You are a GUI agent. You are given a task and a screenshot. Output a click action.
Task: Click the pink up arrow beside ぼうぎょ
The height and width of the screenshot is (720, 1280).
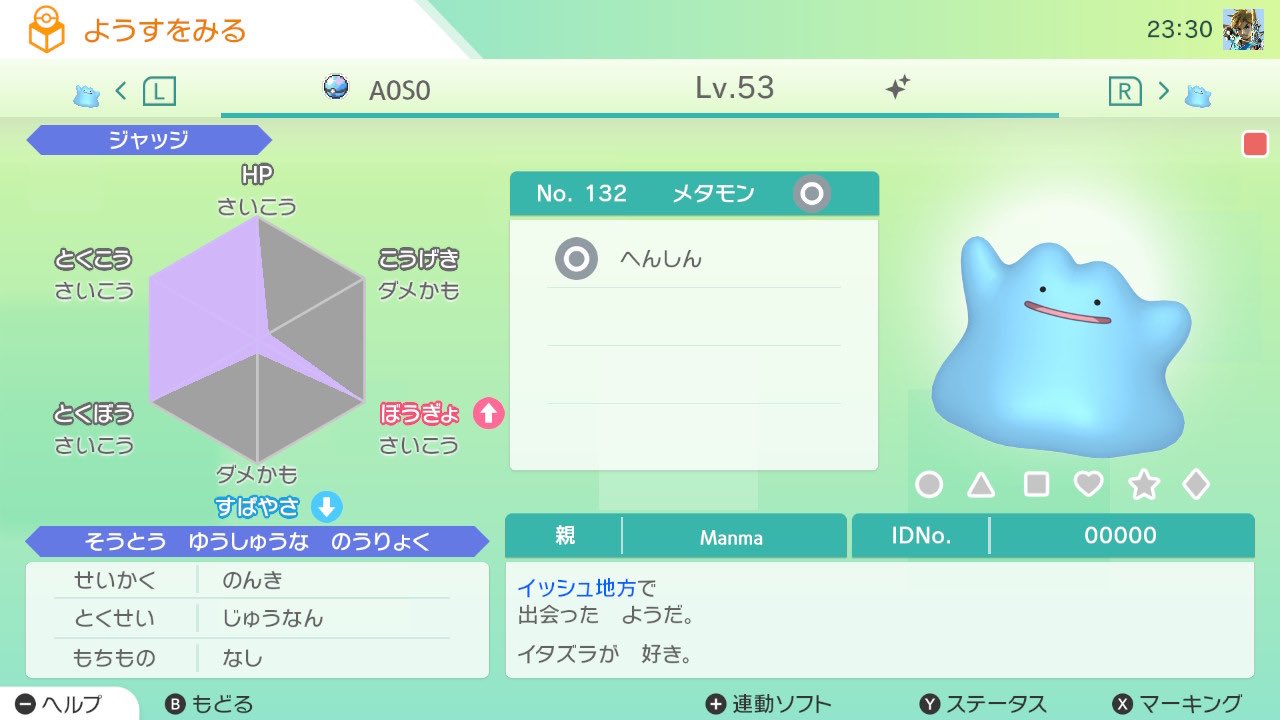pyautogui.click(x=489, y=413)
